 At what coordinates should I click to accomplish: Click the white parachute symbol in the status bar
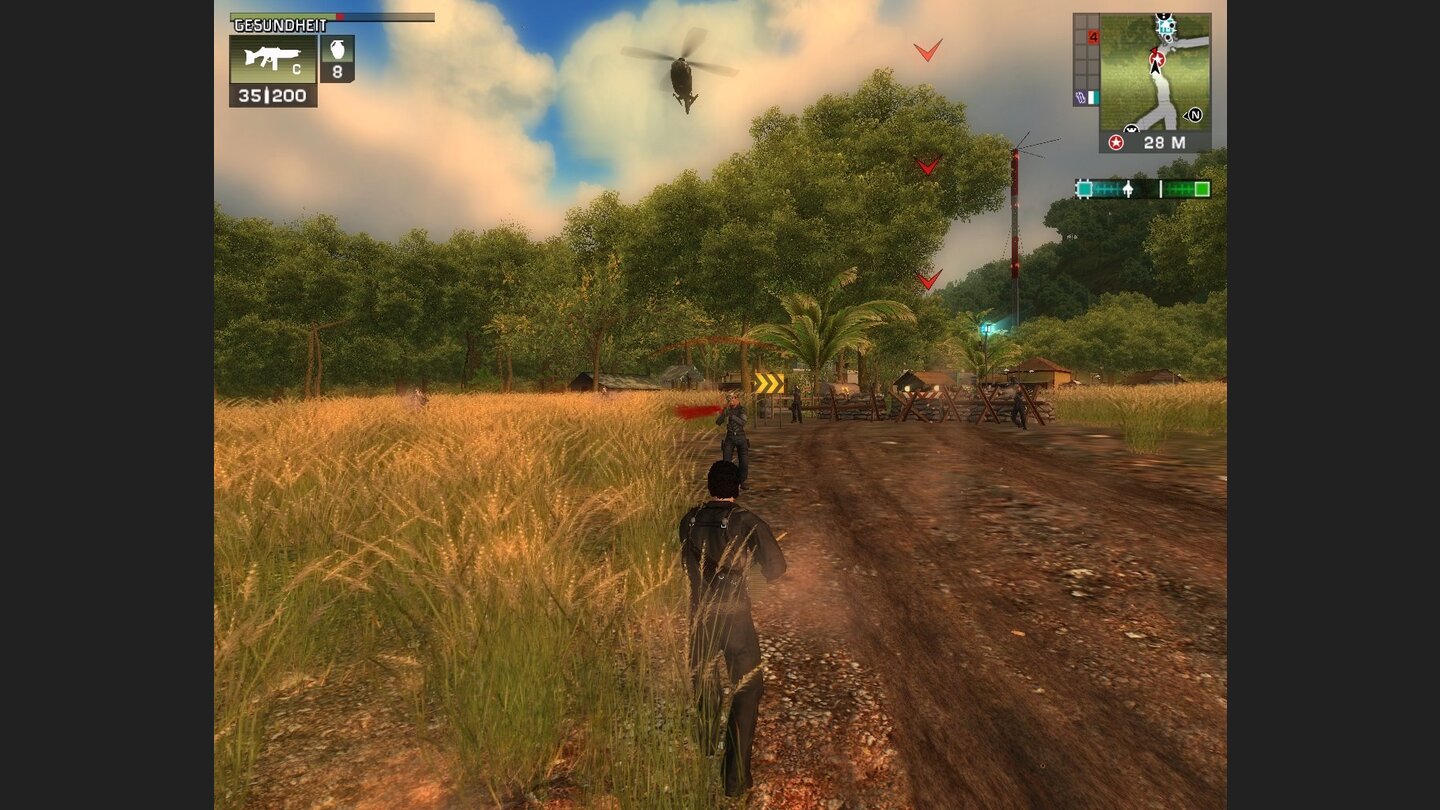(x=1128, y=187)
